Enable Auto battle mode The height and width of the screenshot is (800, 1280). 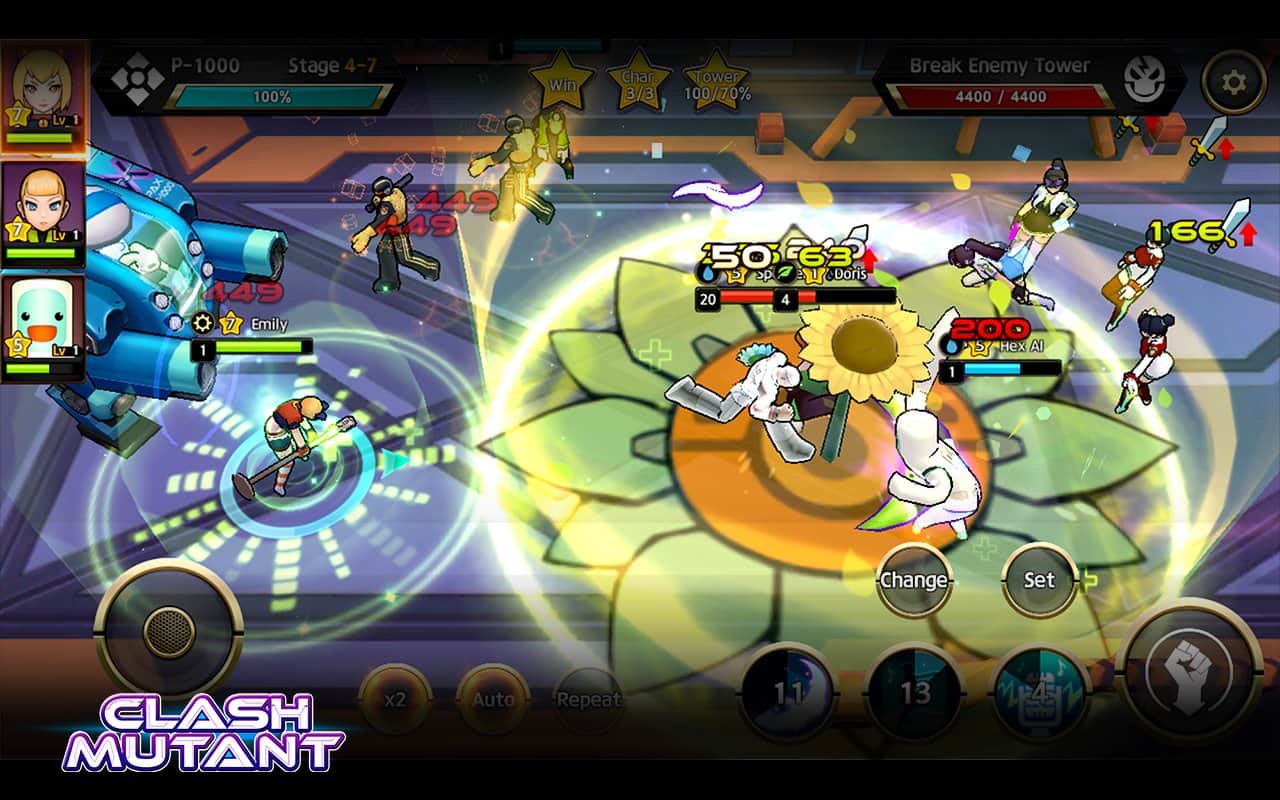tap(493, 699)
